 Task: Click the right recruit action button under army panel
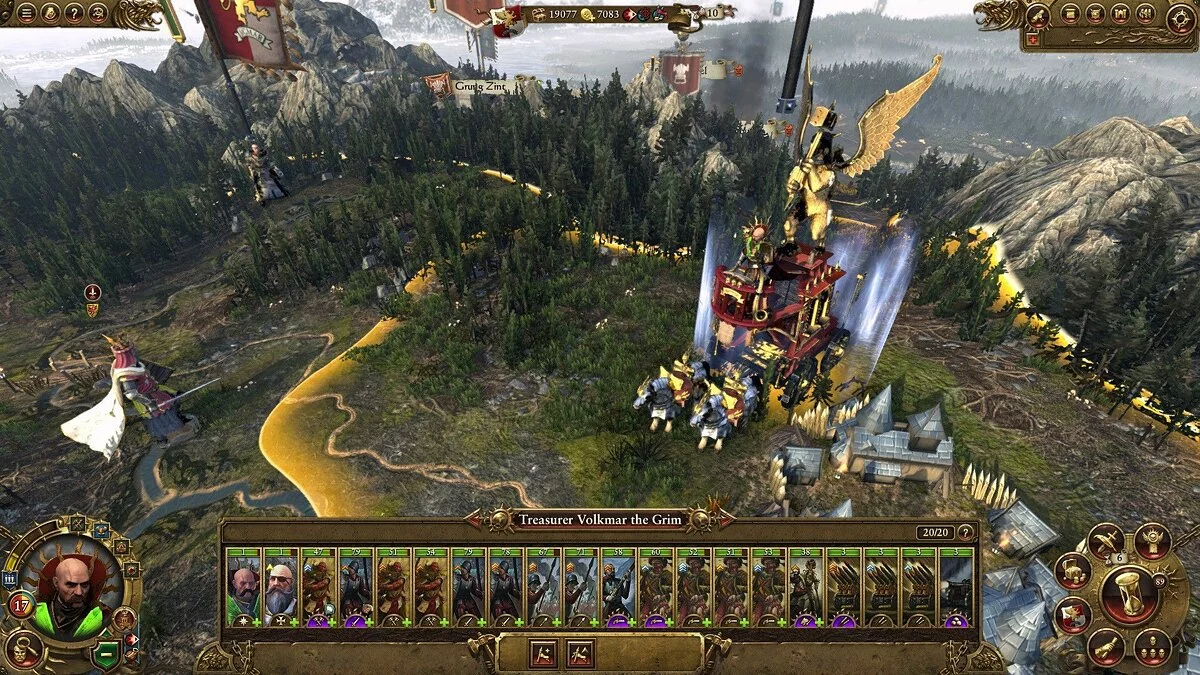(x=580, y=653)
